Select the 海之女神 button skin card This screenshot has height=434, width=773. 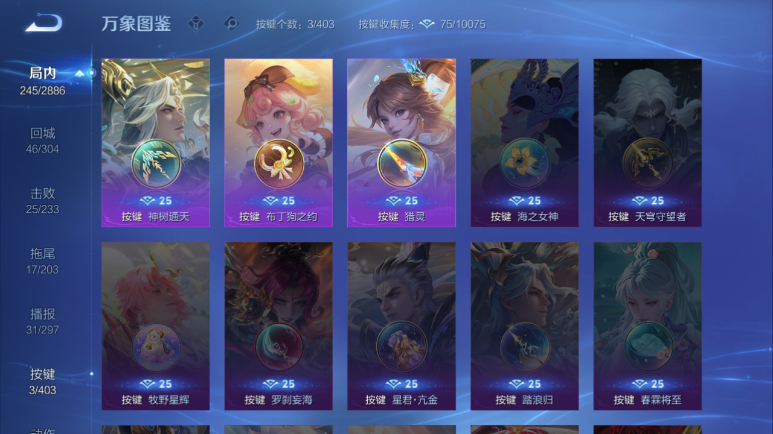tap(524, 142)
